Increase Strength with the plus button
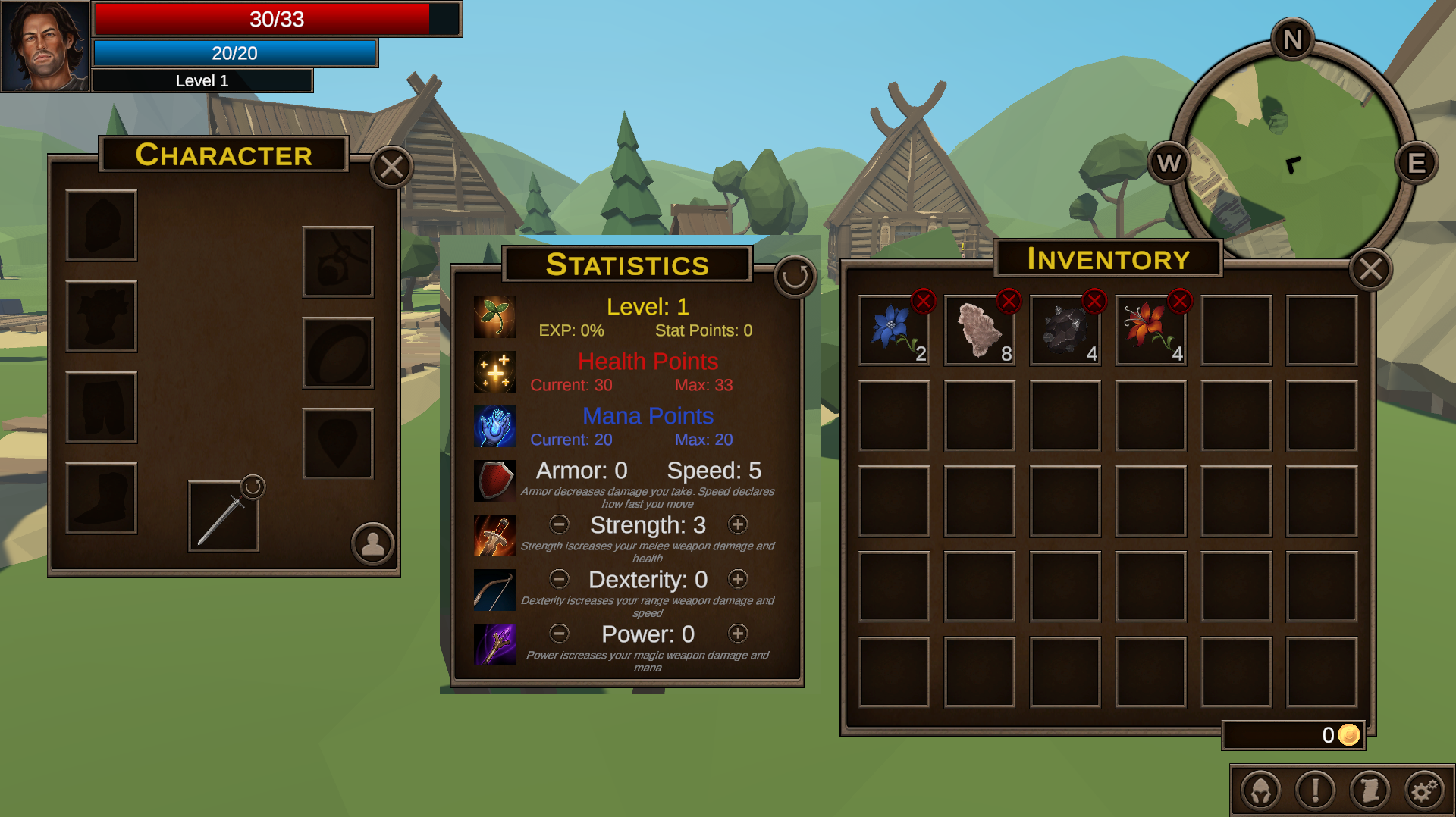Screen dimensions: 1456x817 pyautogui.click(x=738, y=524)
